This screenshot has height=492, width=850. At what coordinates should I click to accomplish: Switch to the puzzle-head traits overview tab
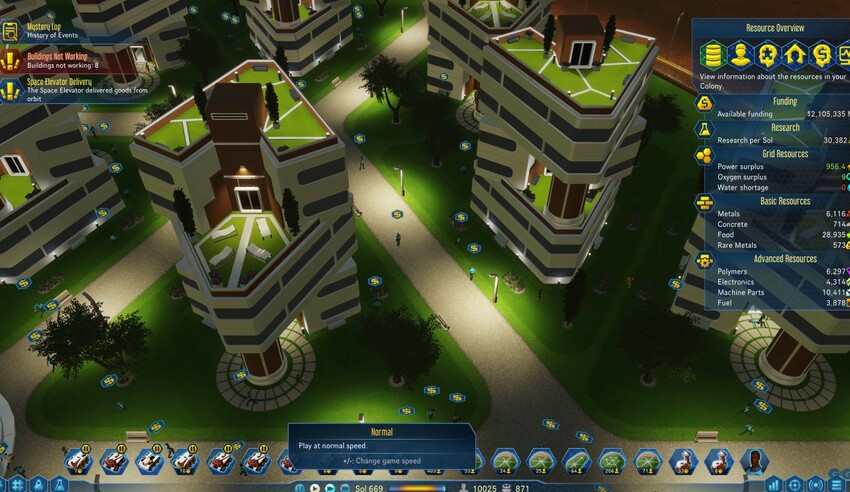point(767,54)
